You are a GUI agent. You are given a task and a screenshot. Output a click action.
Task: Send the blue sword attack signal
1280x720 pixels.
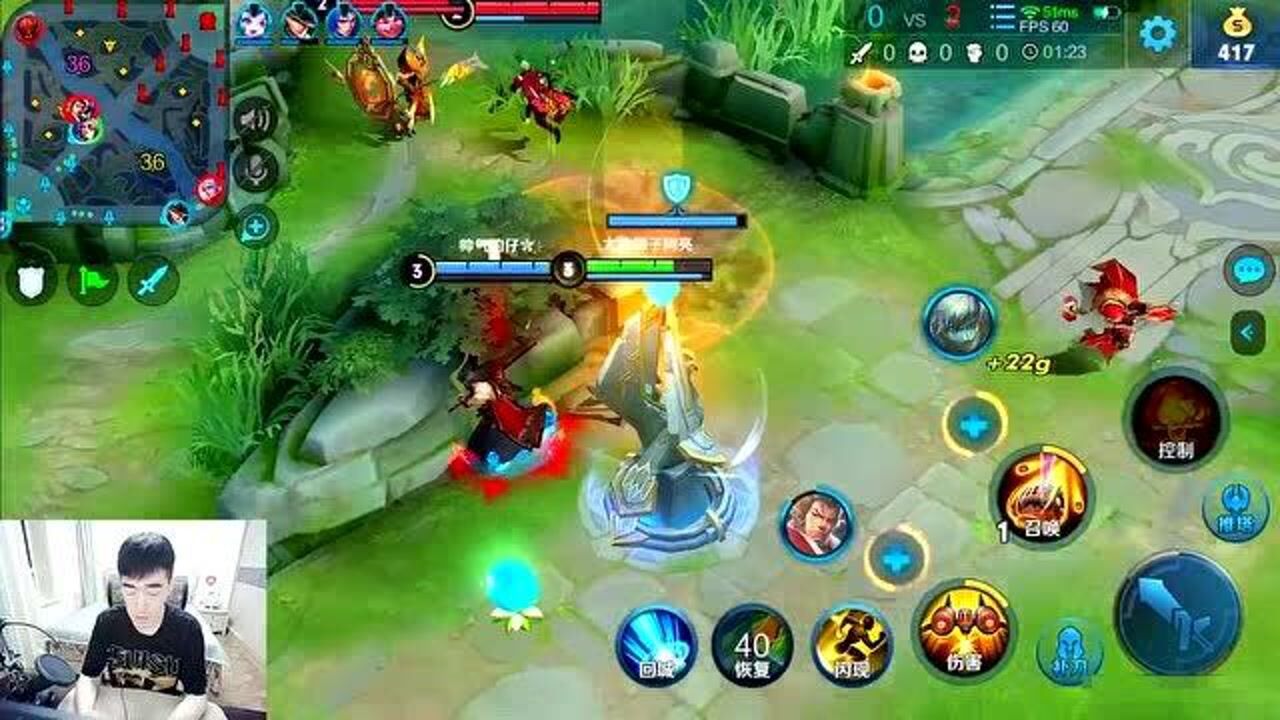point(153,281)
